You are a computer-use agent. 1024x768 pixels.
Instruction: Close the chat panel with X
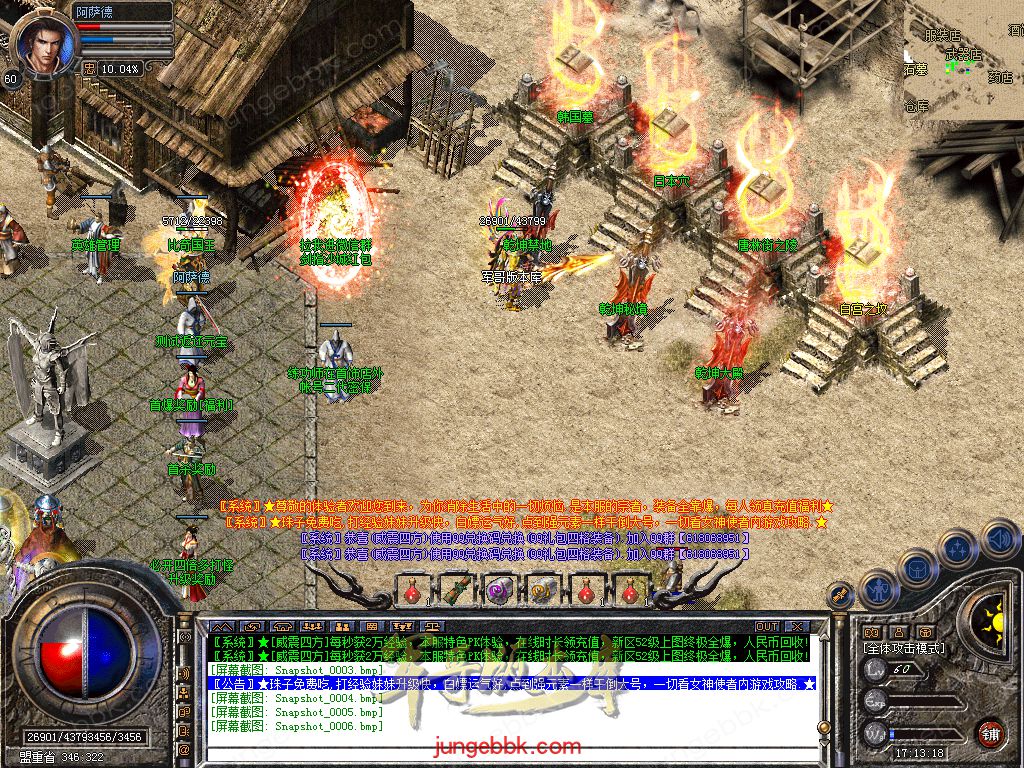click(795, 627)
